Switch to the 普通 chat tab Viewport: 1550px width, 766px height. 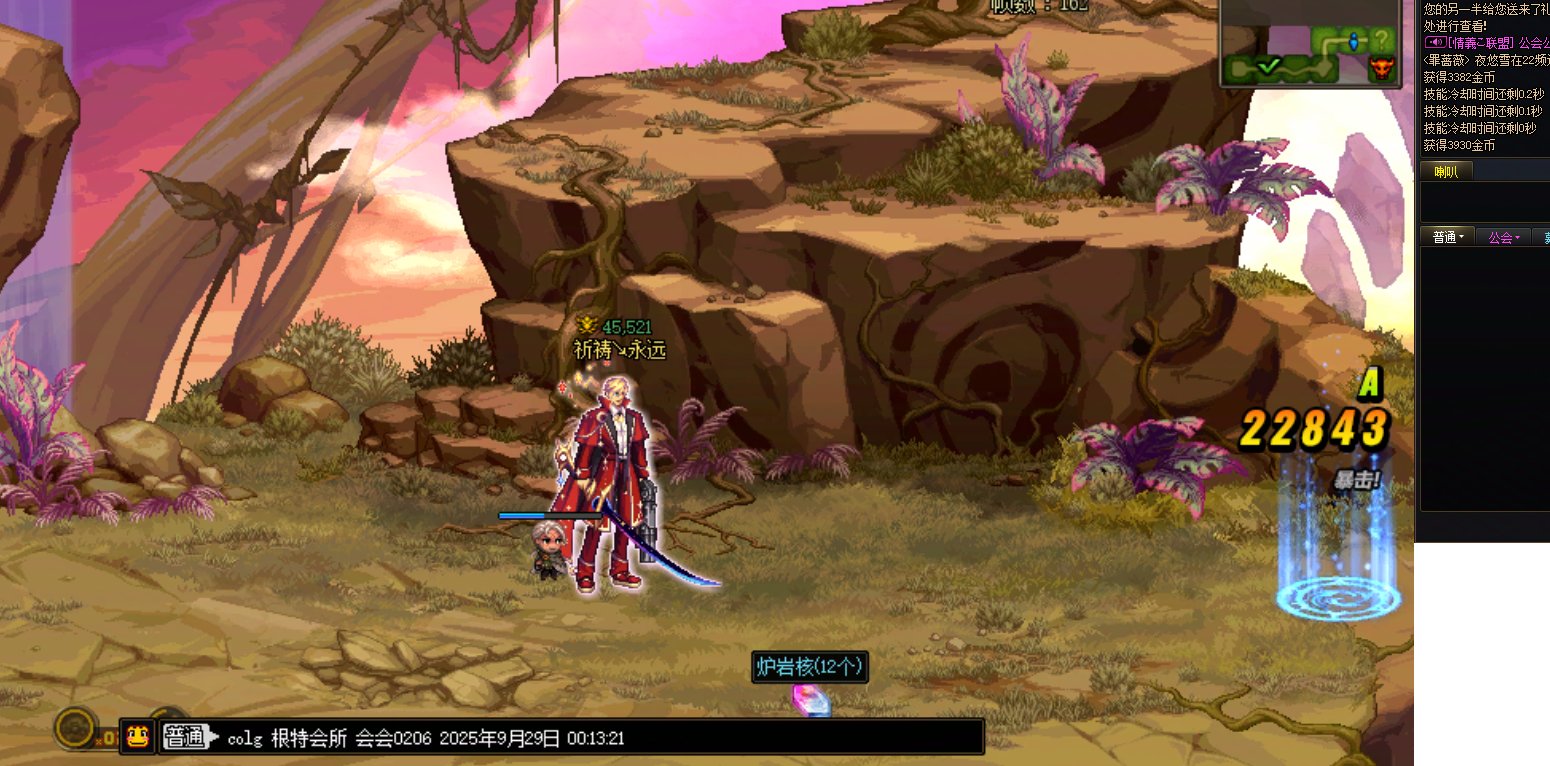pos(1447,237)
